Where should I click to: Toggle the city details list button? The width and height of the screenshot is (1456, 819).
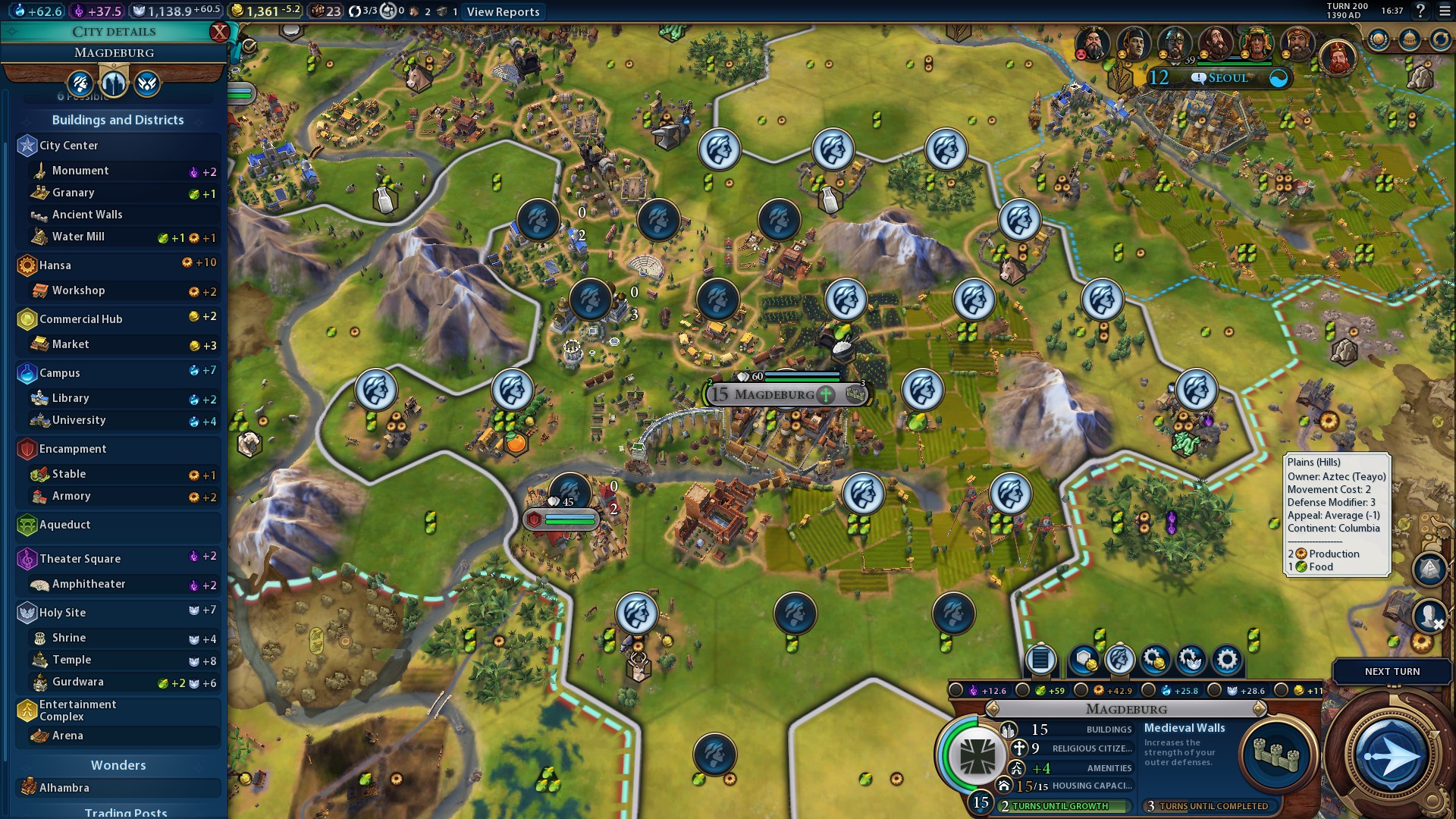click(x=1040, y=660)
